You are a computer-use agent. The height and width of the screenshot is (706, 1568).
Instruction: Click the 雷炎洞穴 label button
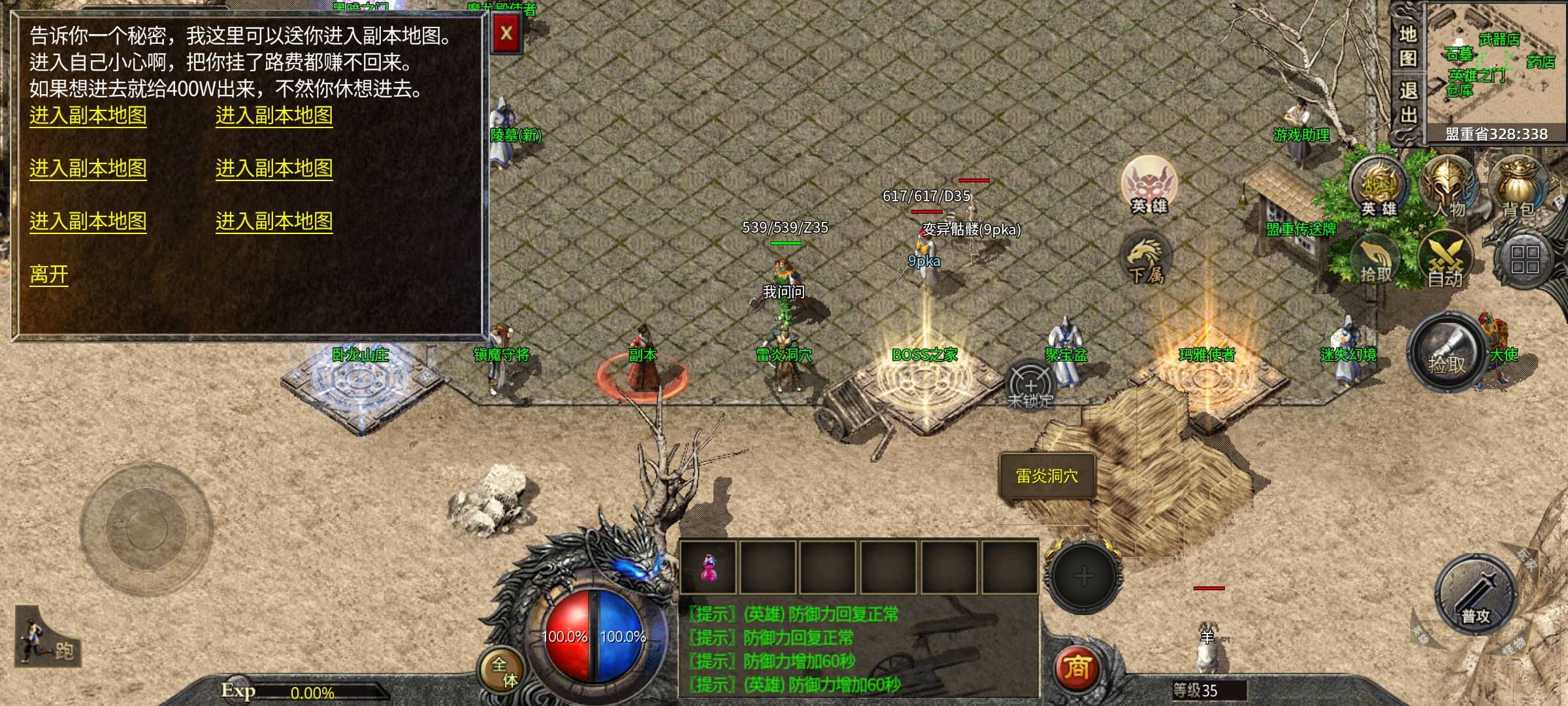tap(1047, 477)
